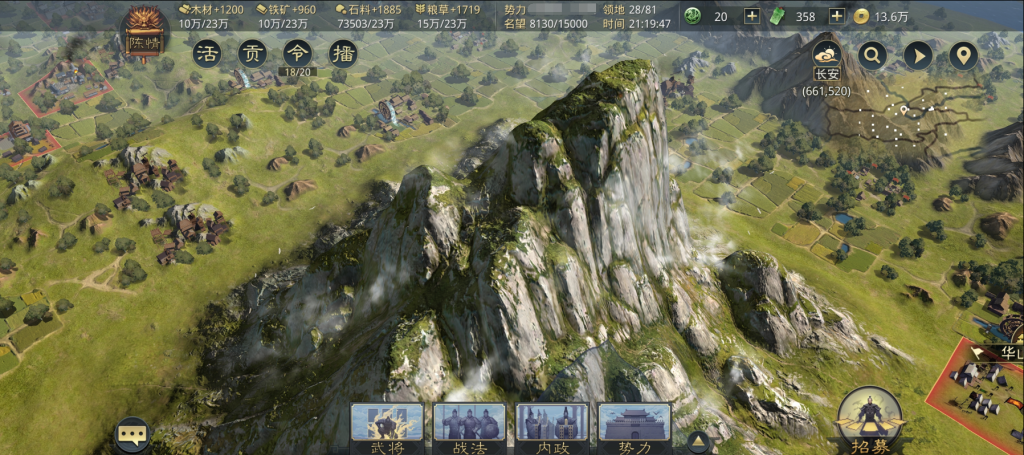Open the 陈情 dragon emblem menu
This screenshot has width=1024, height=455.
tap(144, 35)
